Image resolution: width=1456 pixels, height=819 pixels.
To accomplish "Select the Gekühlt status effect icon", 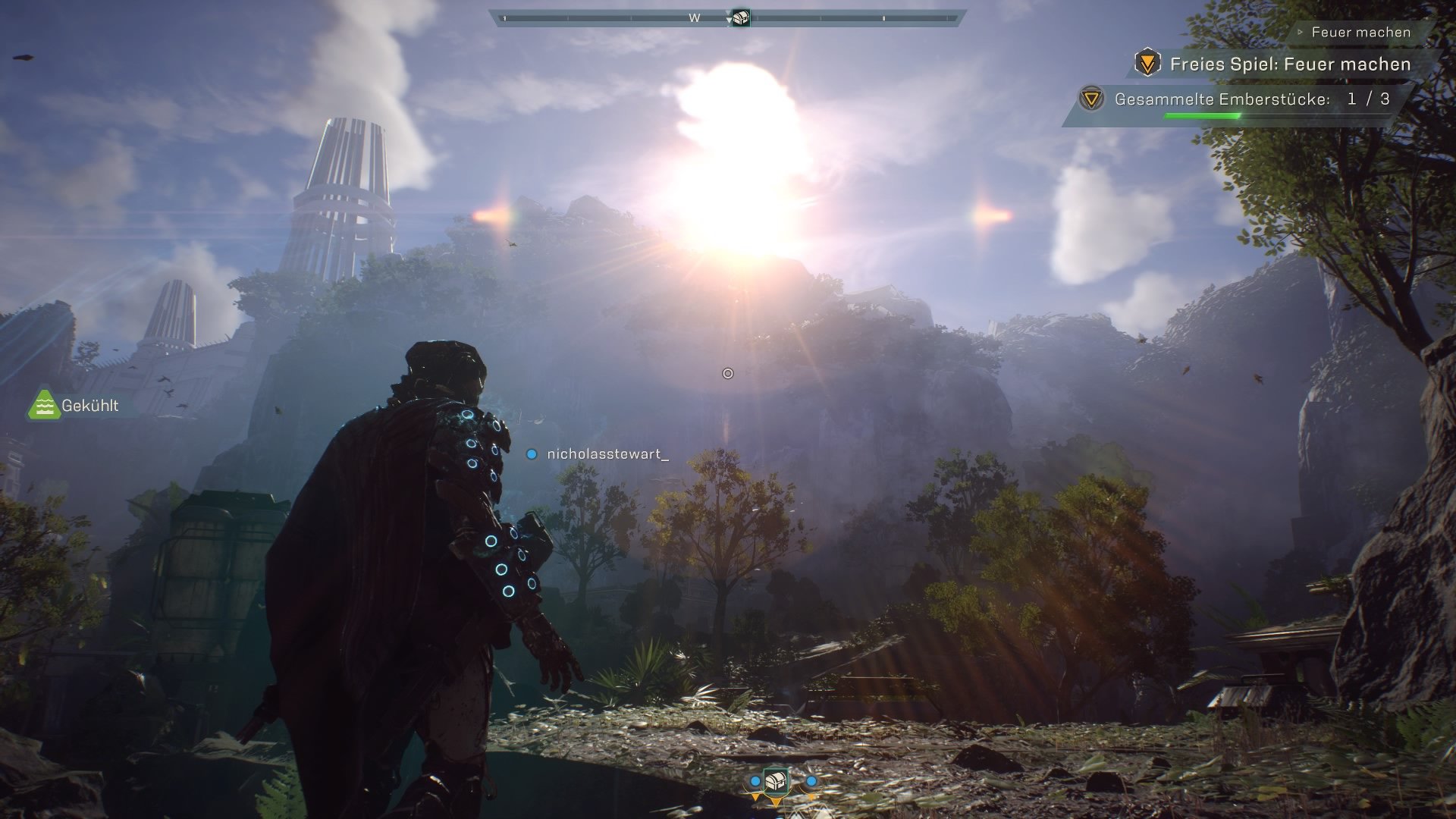I will [44, 406].
